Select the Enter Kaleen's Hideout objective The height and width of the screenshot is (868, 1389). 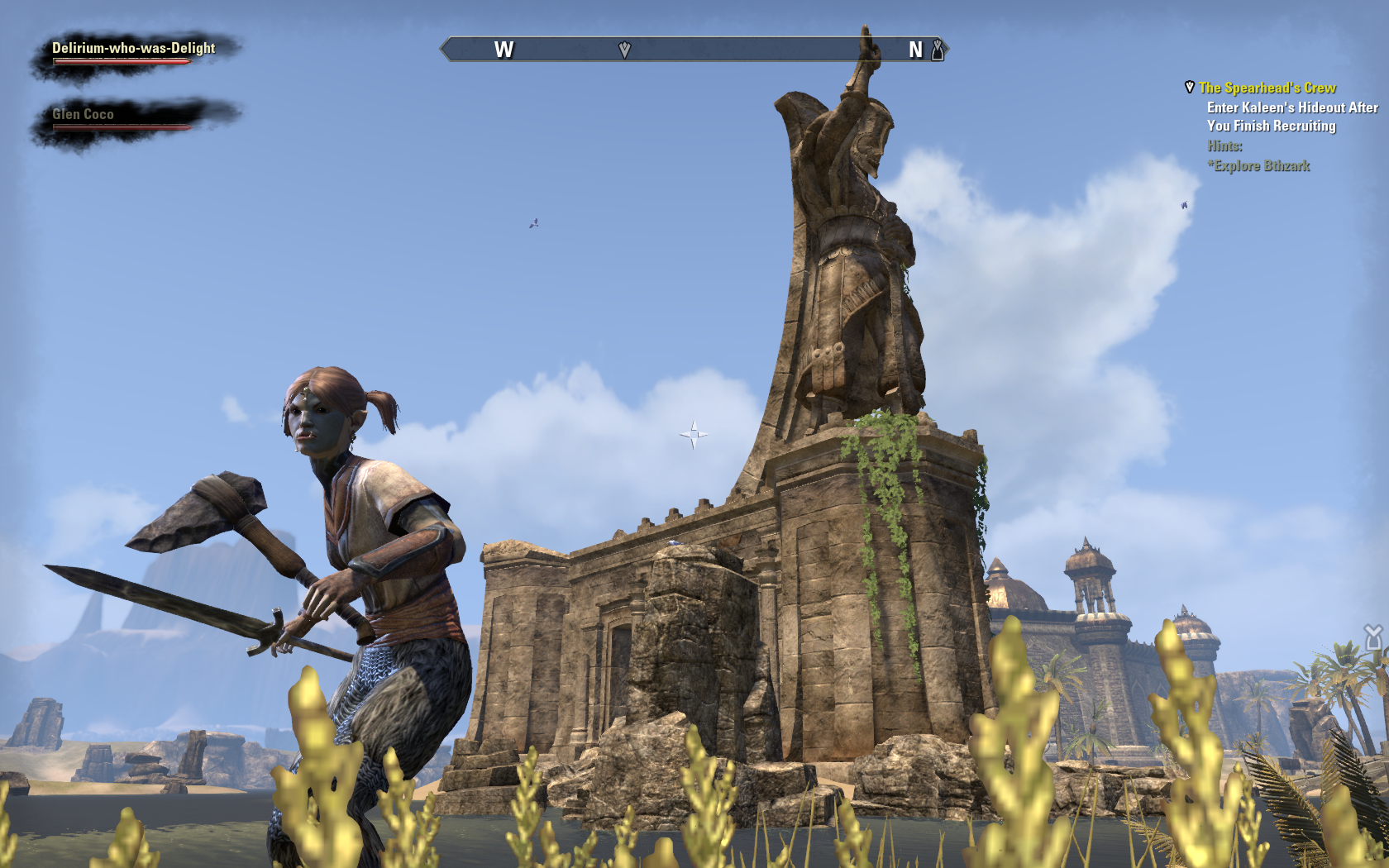(1291, 117)
